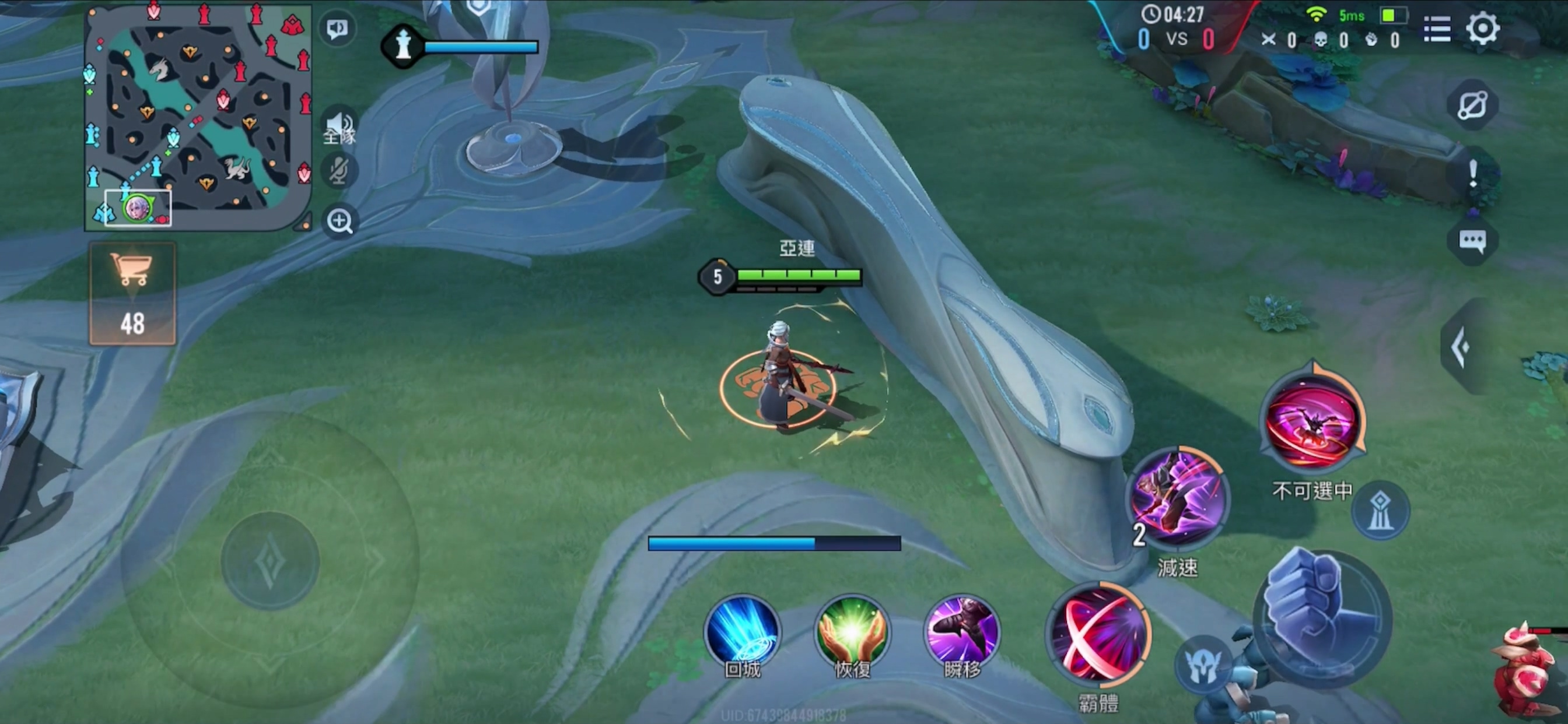Open the quick announcement megaphone button
The image size is (1568, 724).
(x=337, y=28)
